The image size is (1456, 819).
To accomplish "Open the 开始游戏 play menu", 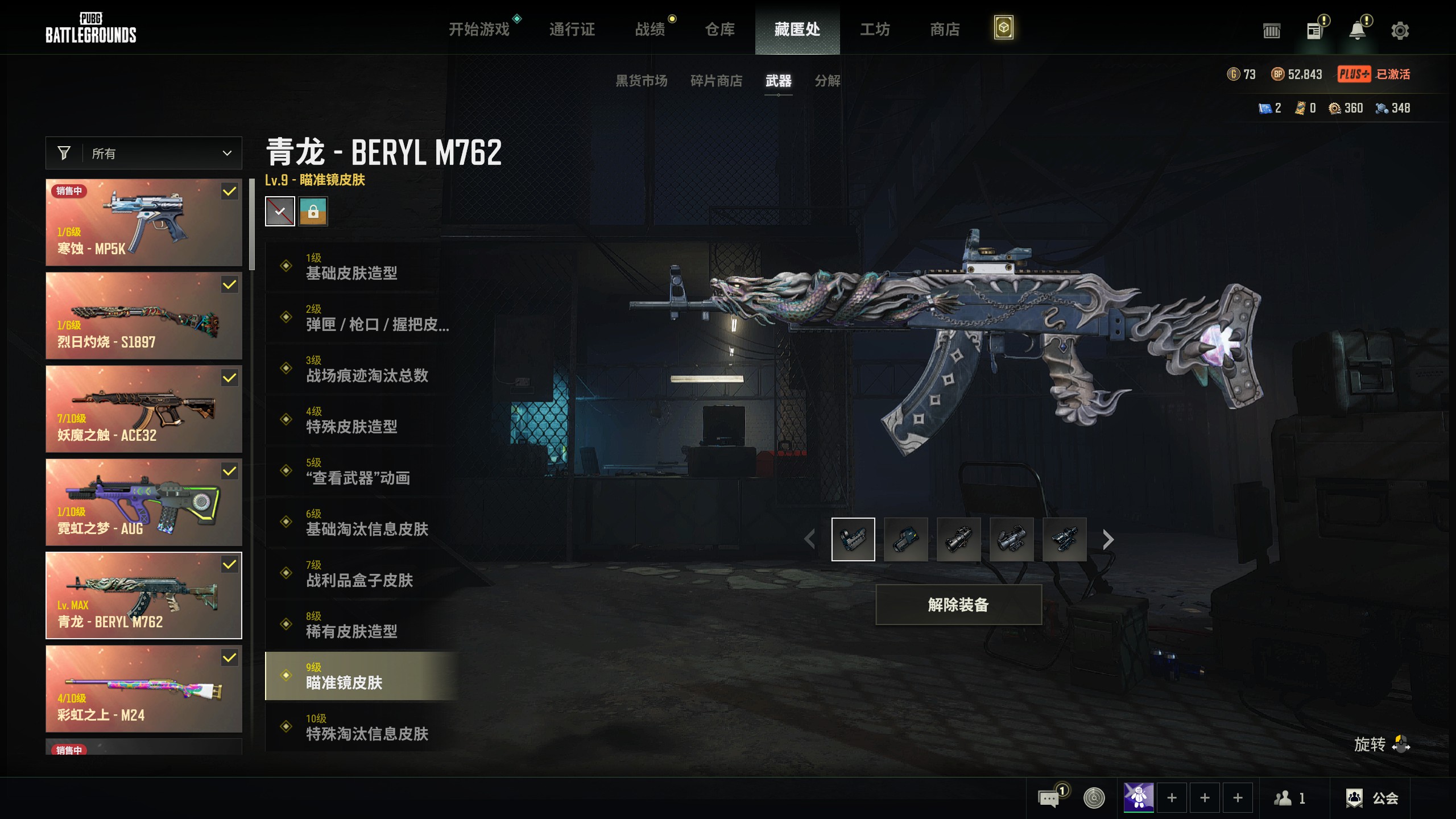I will point(479,29).
